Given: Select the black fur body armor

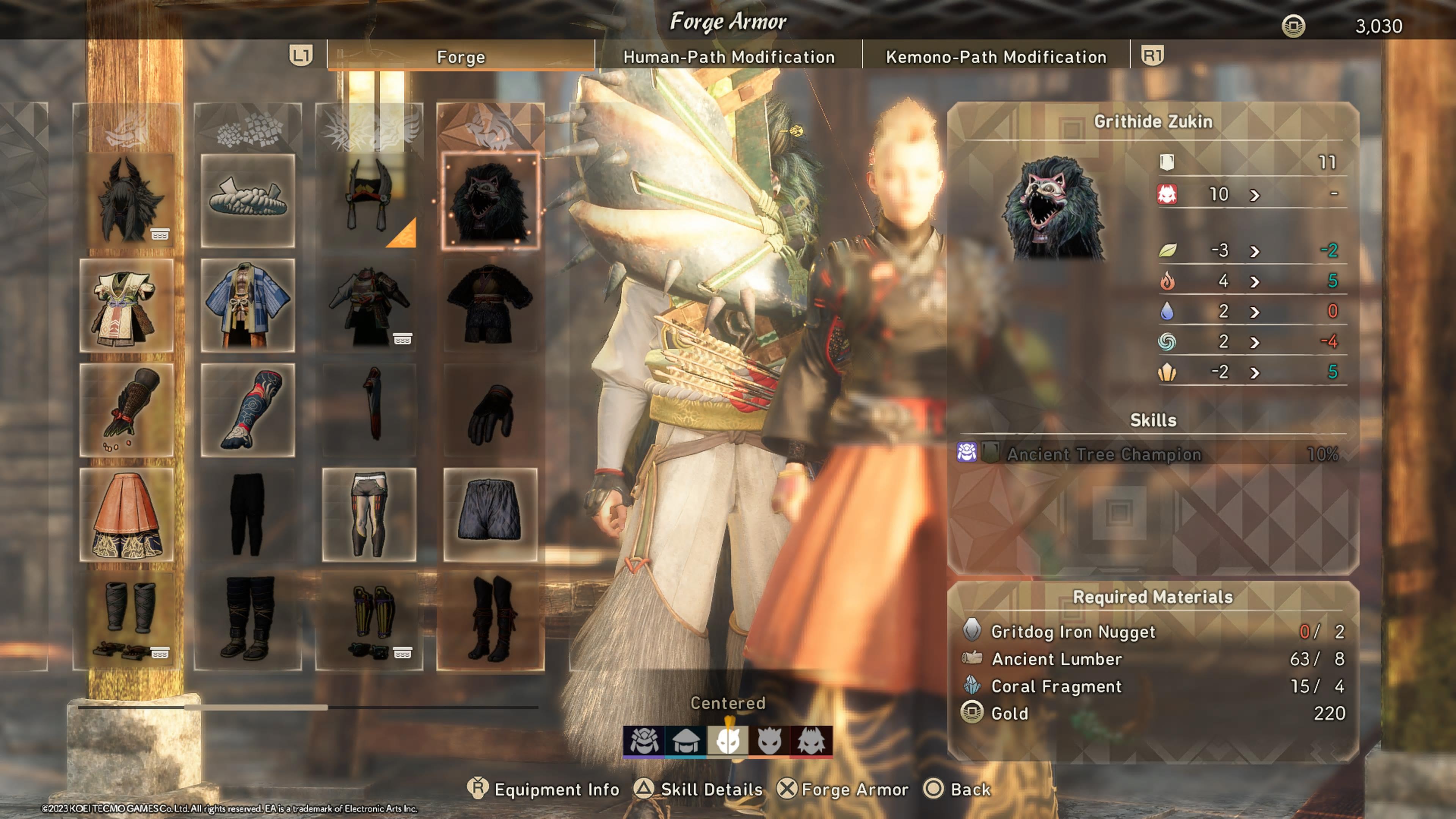Looking at the screenshot, I should [x=490, y=305].
